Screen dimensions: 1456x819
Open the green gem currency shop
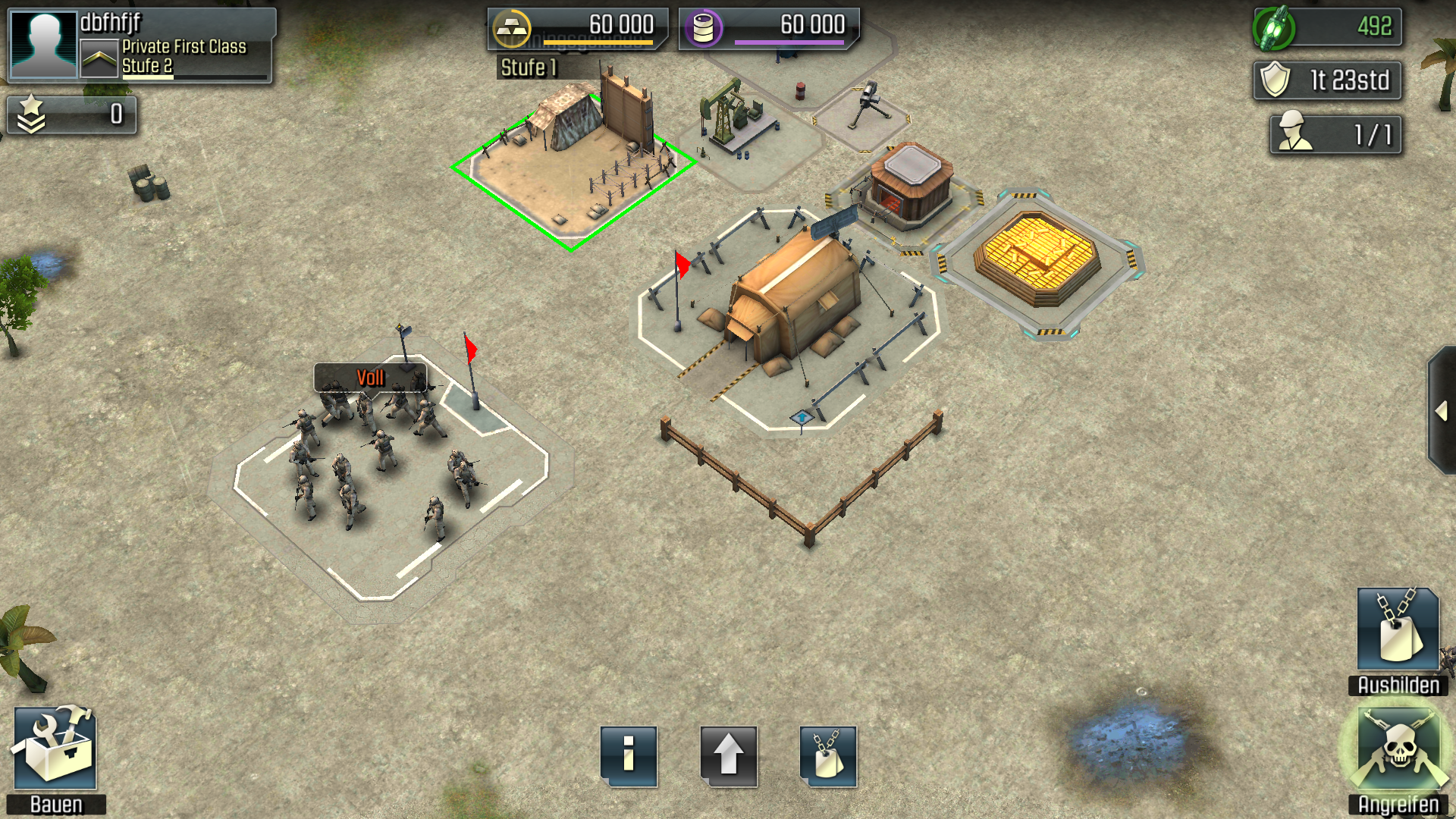point(1327,27)
